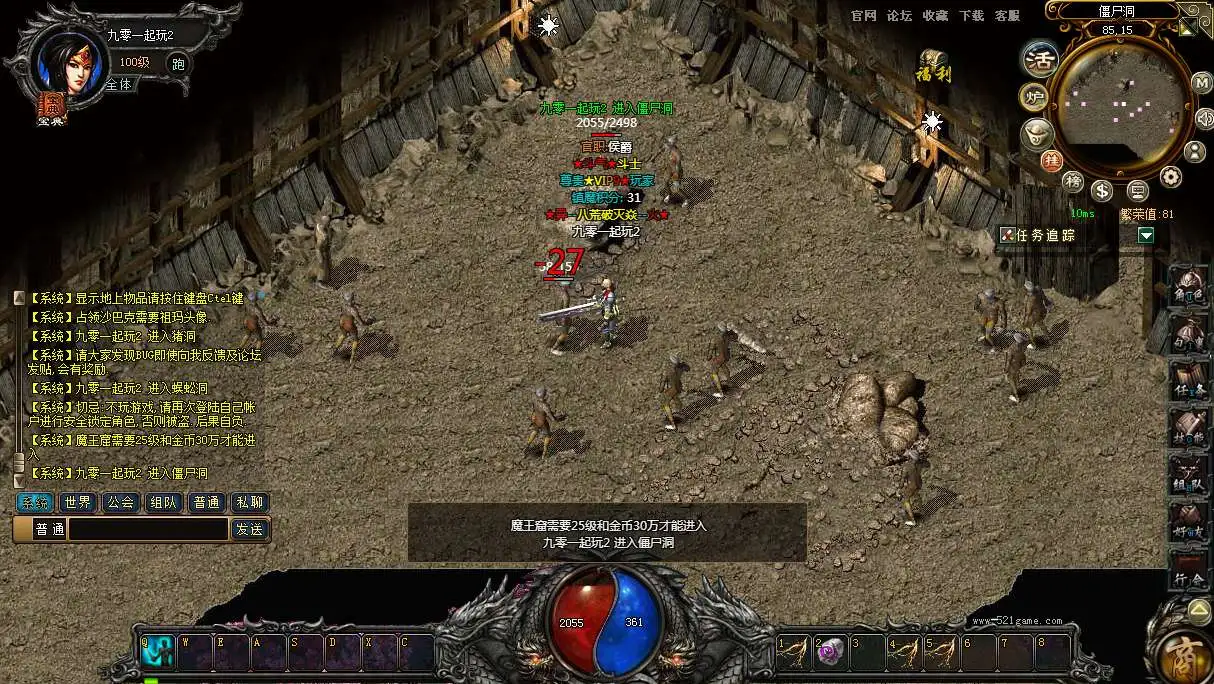The height and width of the screenshot is (684, 1214).
Task: Activate the Q slot glowing figure skill
Action: [158, 652]
